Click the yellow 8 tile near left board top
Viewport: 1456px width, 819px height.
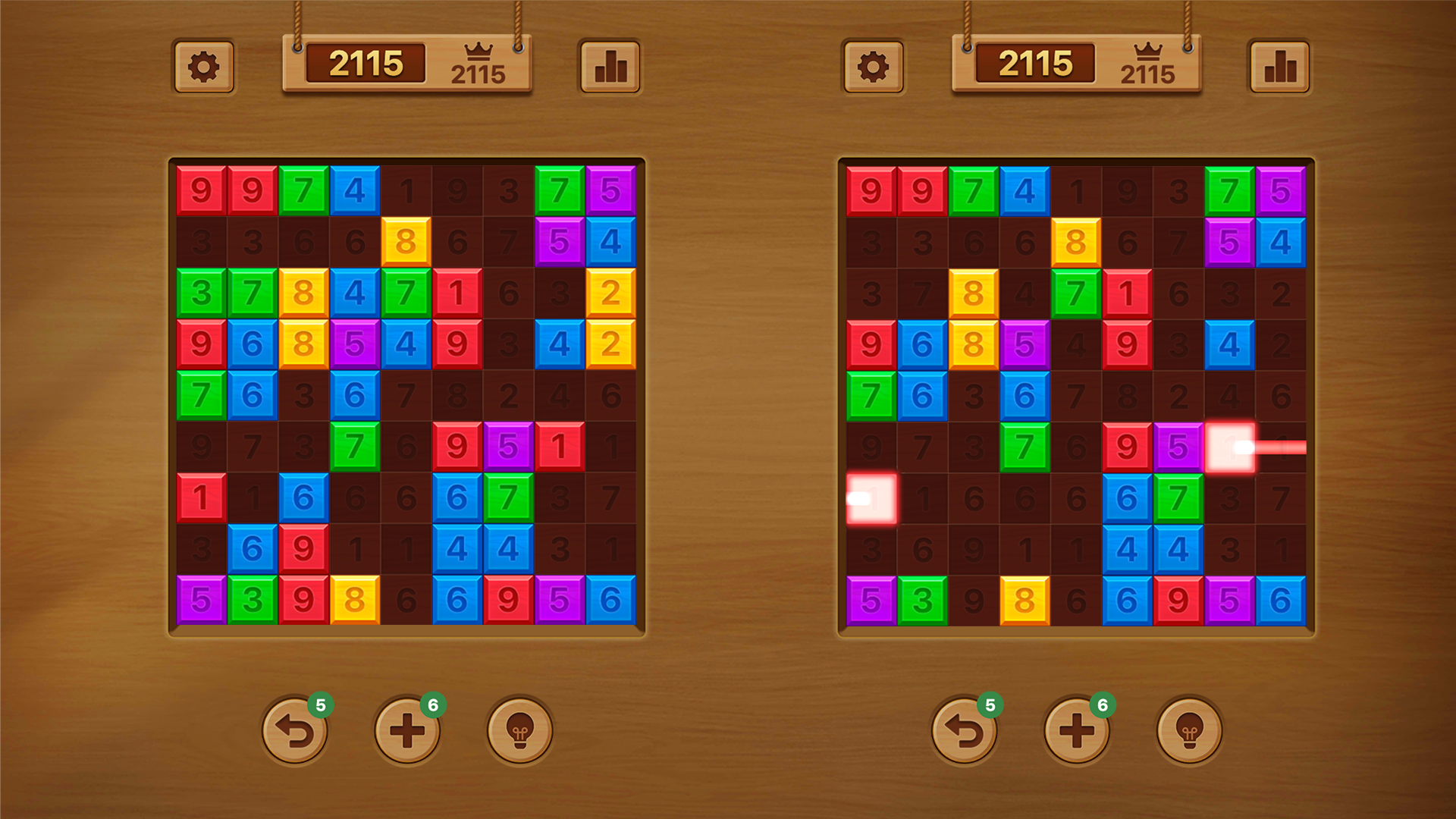(407, 243)
